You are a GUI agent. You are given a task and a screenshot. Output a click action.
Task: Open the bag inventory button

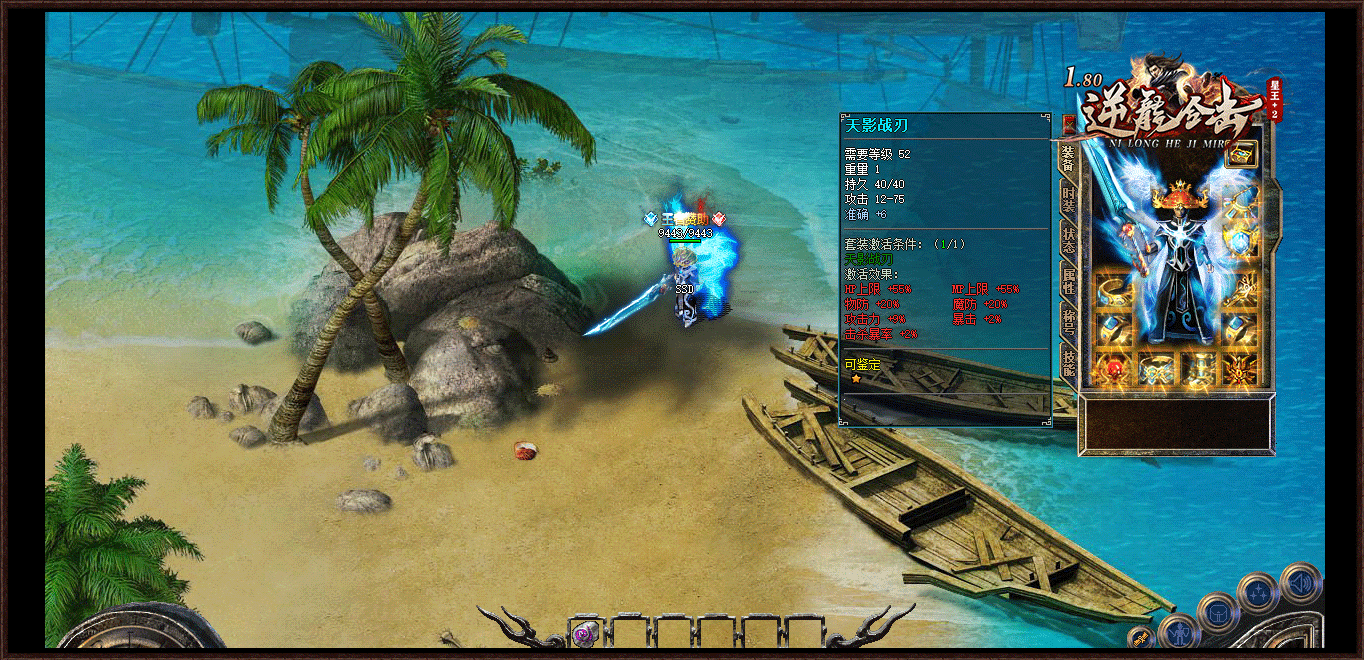click(1217, 612)
